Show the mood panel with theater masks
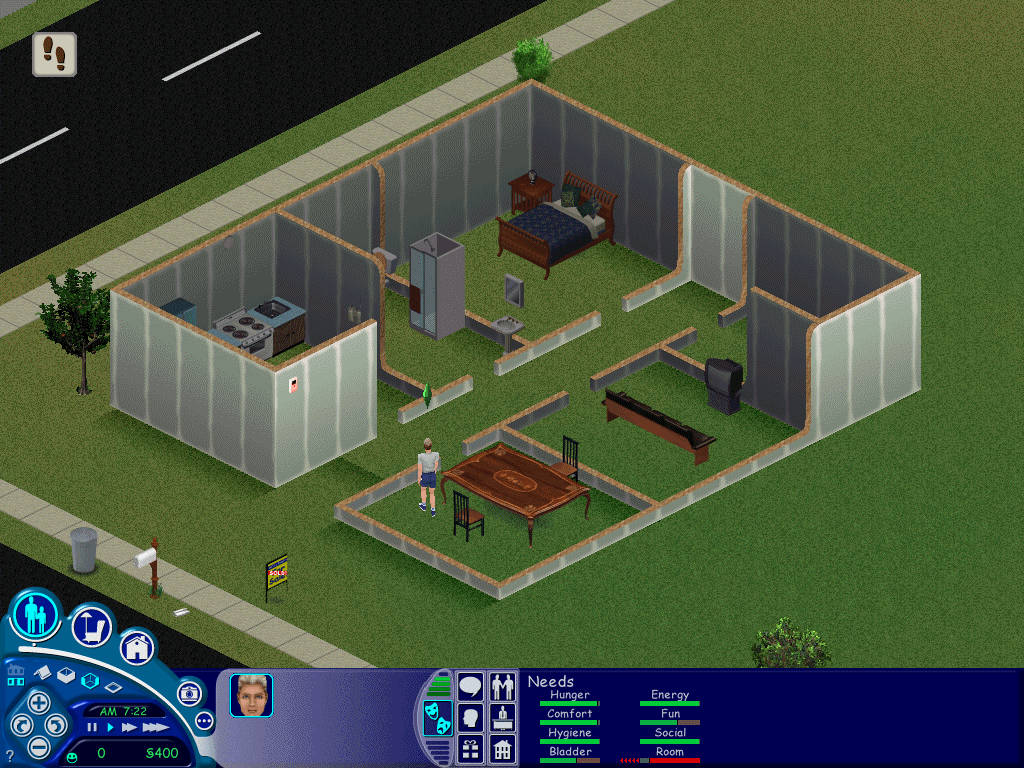Image resolution: width=1024 pixels, height=768 pixels. coord(437,718)
